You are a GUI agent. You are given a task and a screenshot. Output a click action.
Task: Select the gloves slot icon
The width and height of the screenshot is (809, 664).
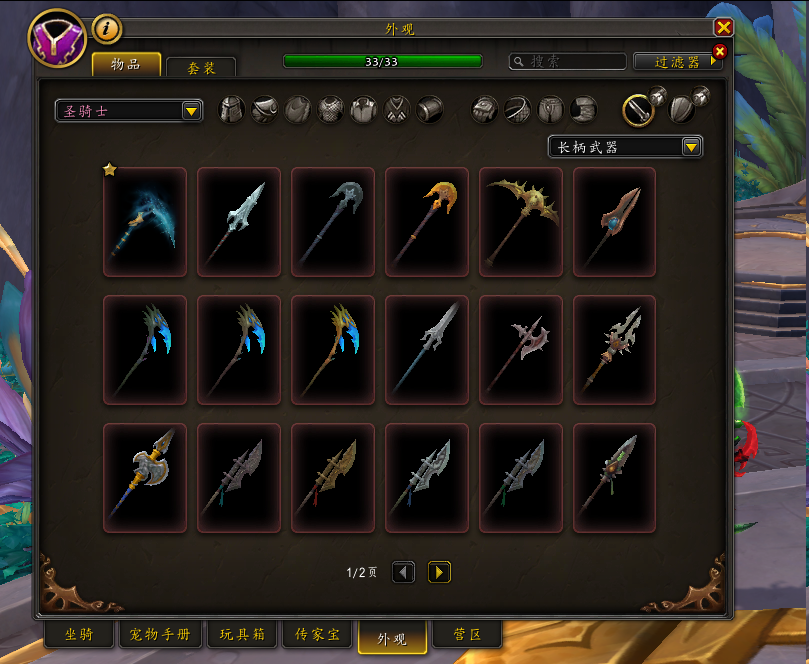(x=485, y=110)
